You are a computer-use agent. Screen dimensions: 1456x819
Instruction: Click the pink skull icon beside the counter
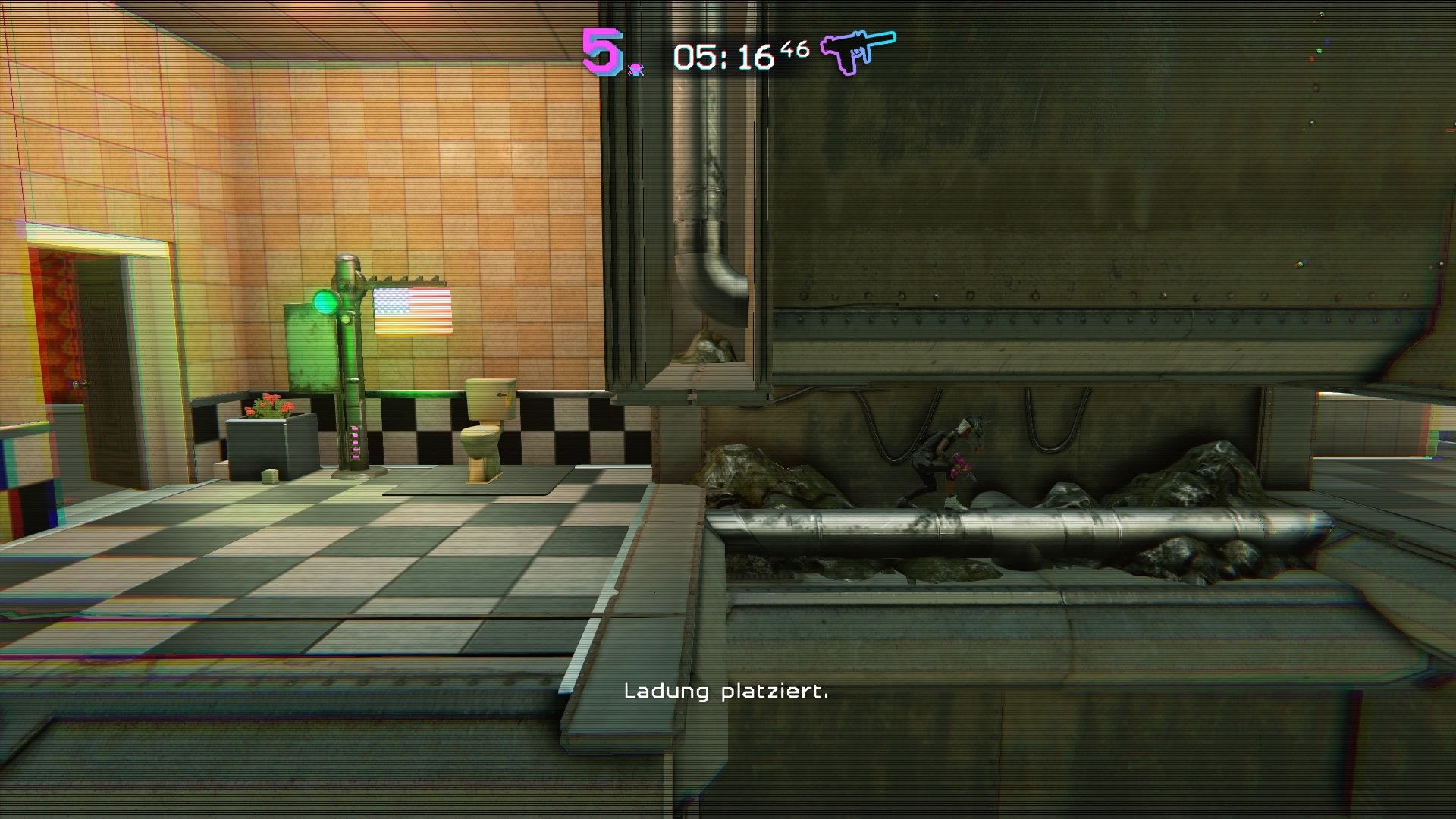click(x=637, y=68)
